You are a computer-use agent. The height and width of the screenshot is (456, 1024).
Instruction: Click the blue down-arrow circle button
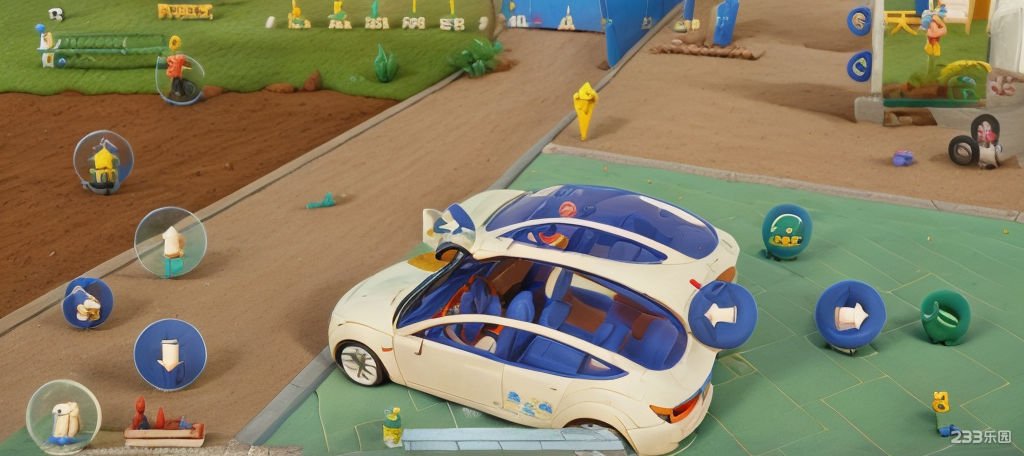170,354
